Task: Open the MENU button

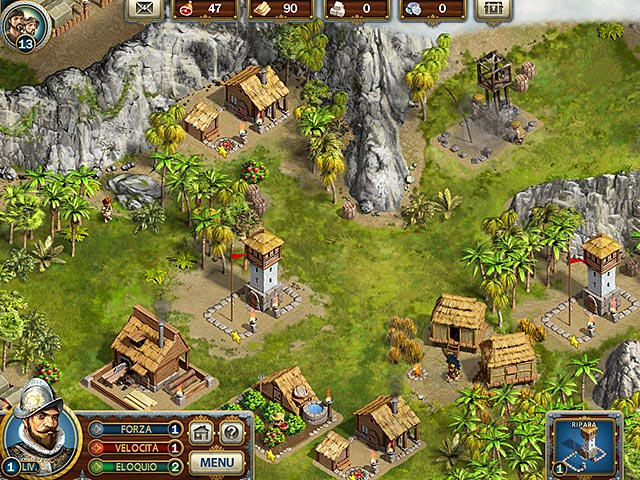Action: point(216,462)
